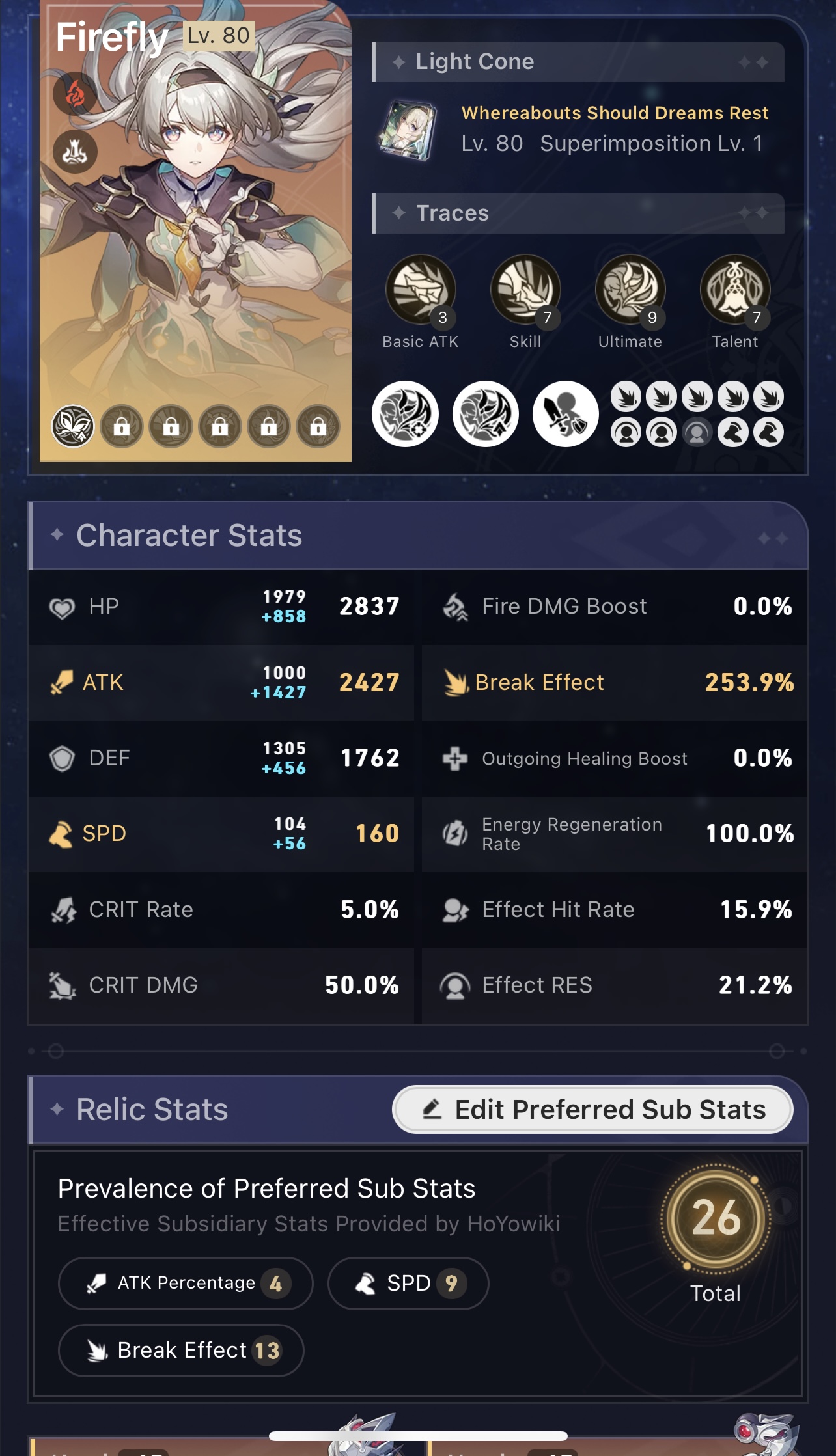Tap the locked second Eidolon slot
The image size is (836, 1456).
[x=123, y=426]
